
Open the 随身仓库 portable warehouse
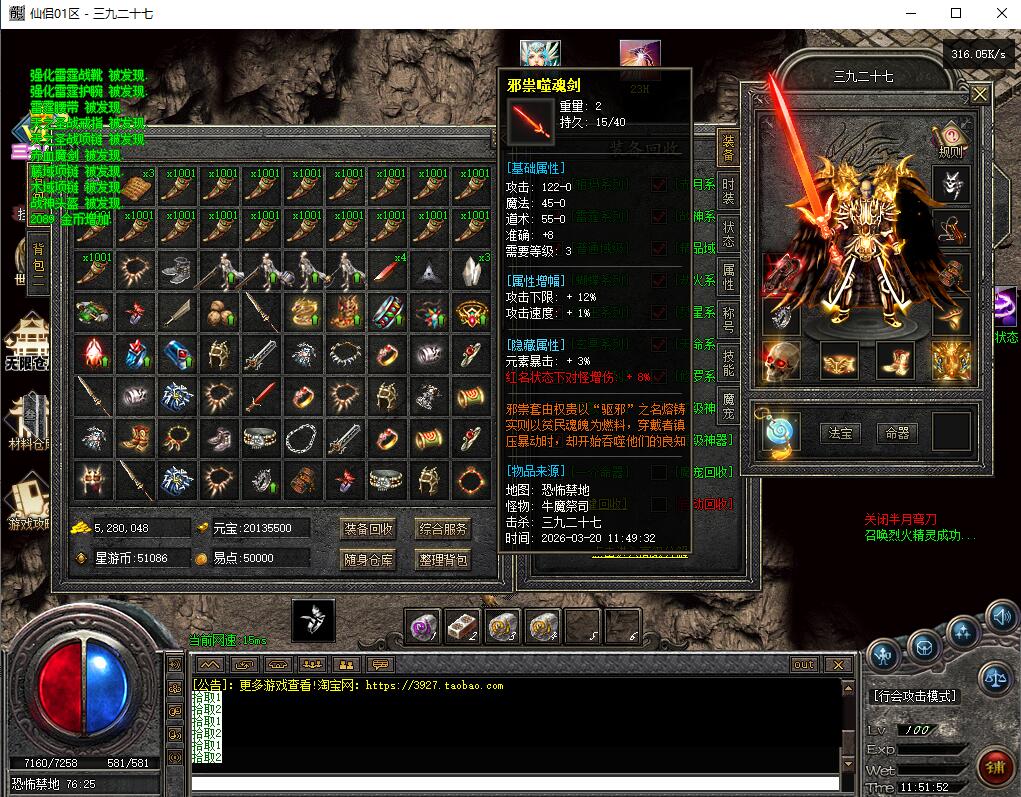(369, 559)
